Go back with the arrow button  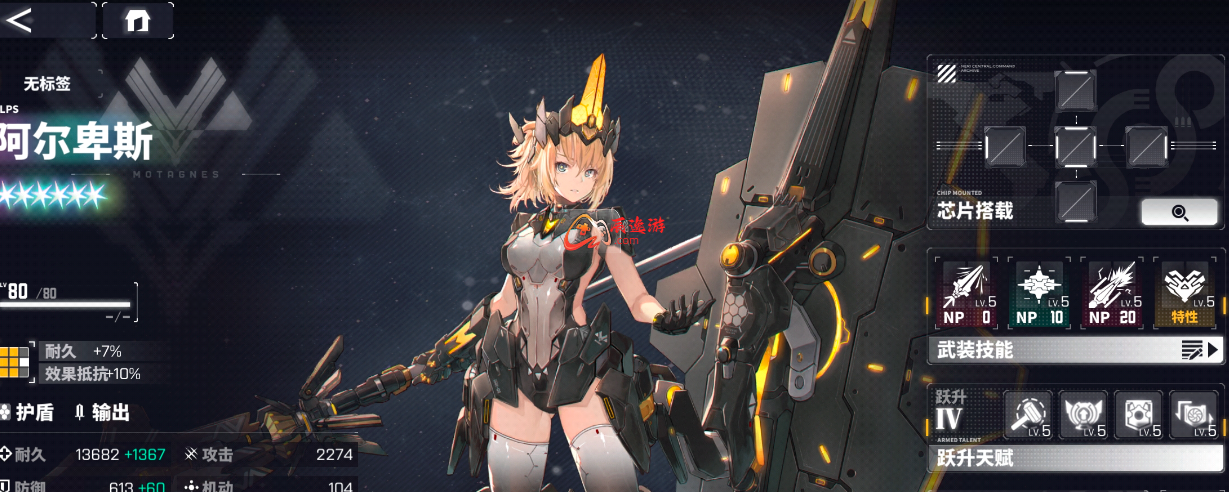20,20
